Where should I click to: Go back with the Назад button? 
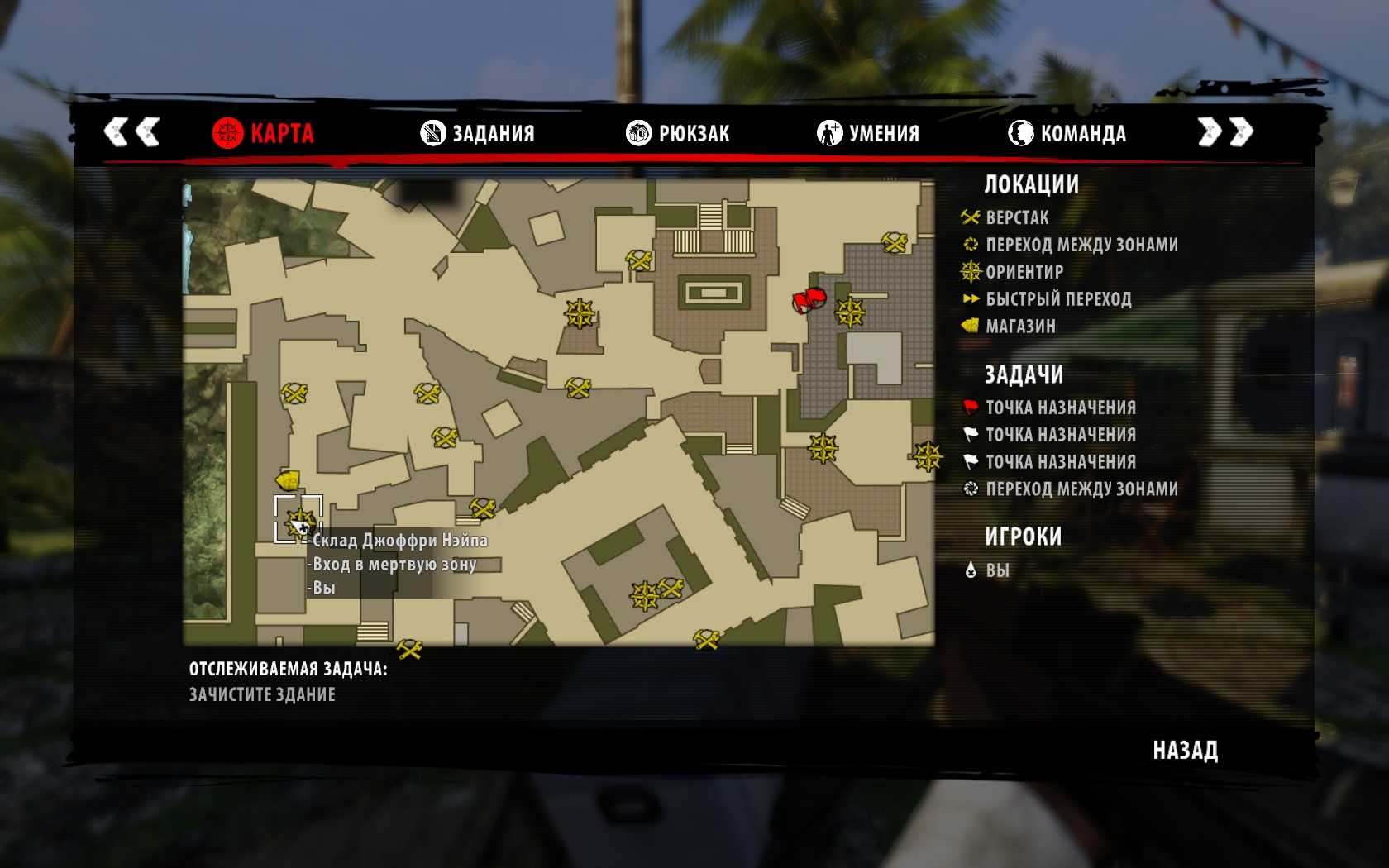[x=1185, y=750]
